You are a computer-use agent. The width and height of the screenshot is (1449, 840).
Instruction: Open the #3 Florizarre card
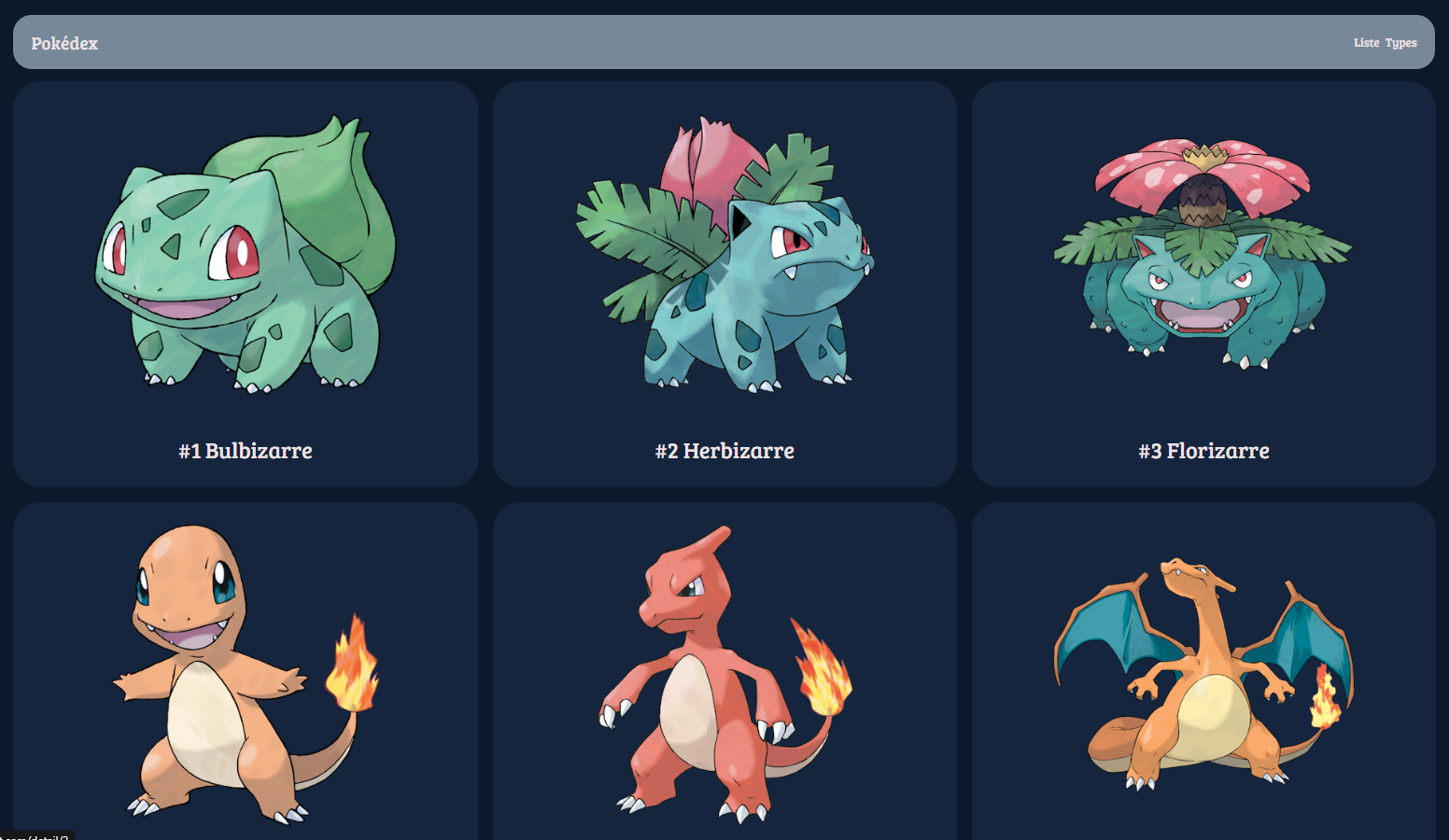point(1203,285)
